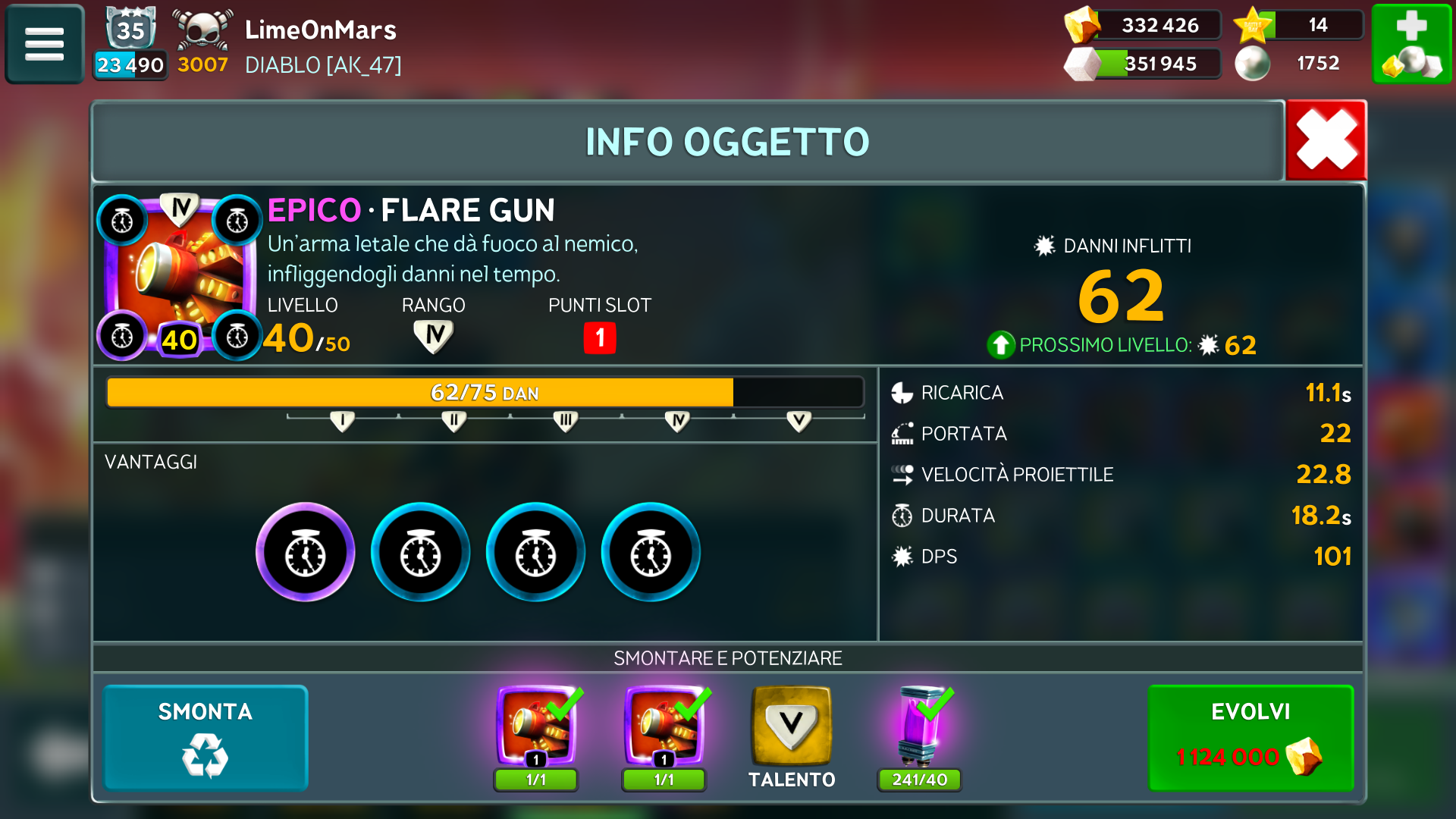Screen dimensions: 1456x819
Task: Tap the star level 14 indicator
Action: tap(1298, 25)
